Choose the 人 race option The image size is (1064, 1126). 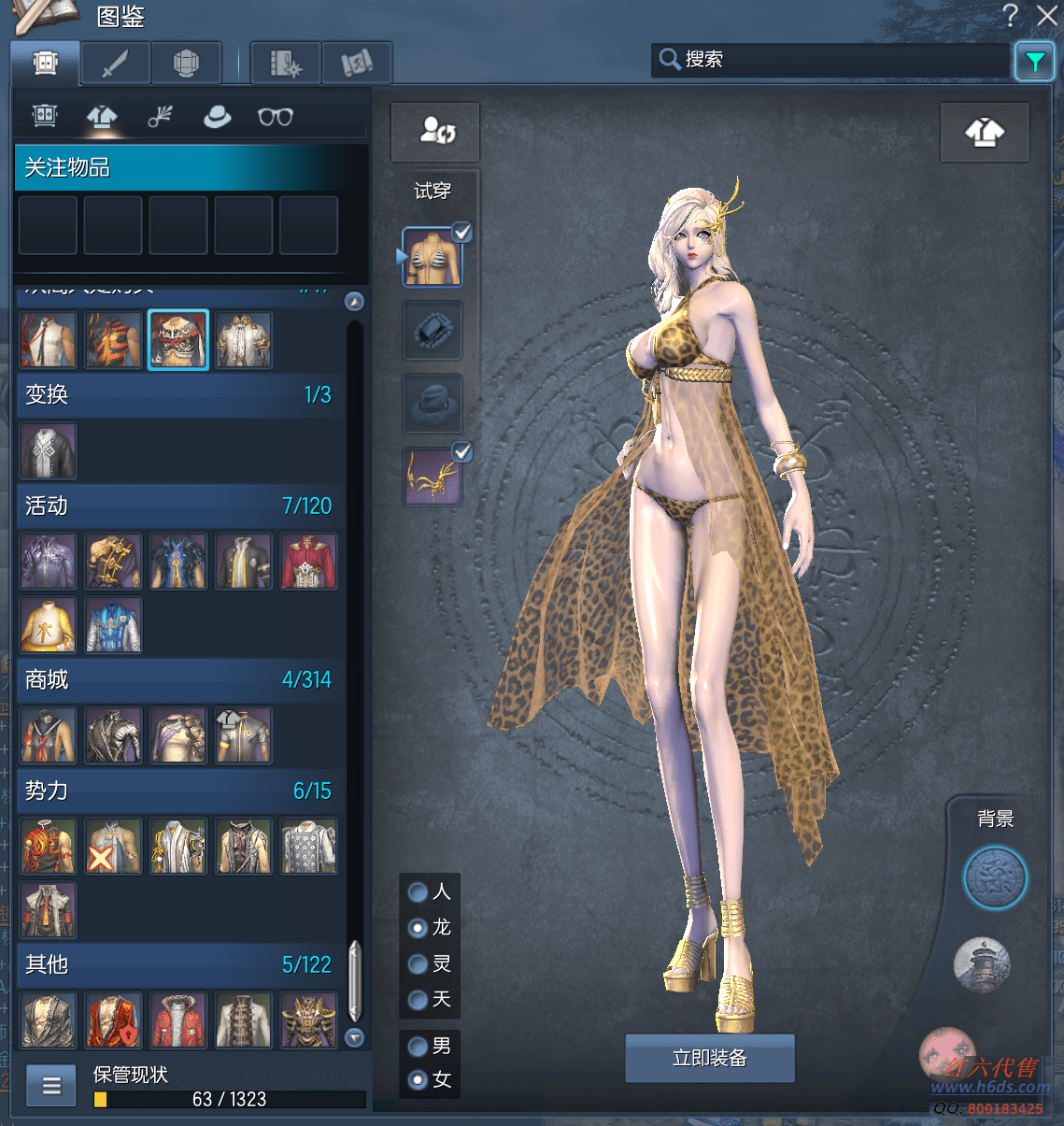coord(419,892)
